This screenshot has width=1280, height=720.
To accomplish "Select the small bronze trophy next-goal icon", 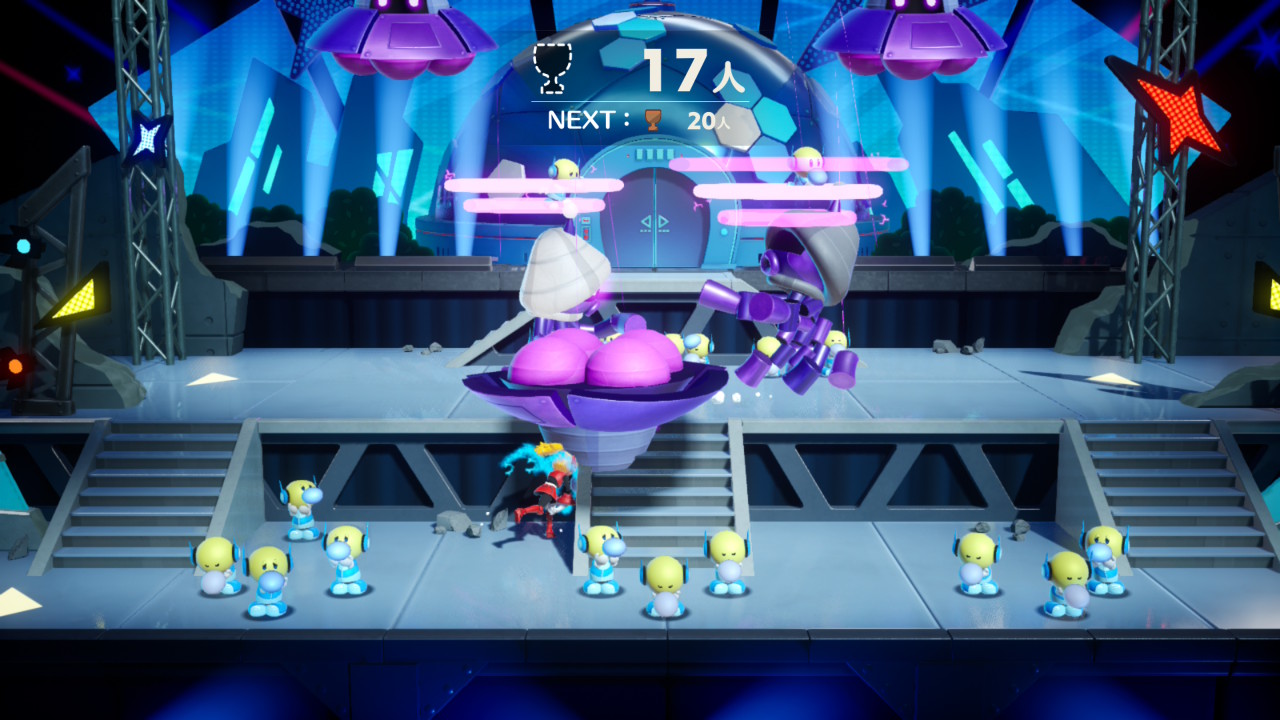I will pyautogui.click(x=653, y=121).
